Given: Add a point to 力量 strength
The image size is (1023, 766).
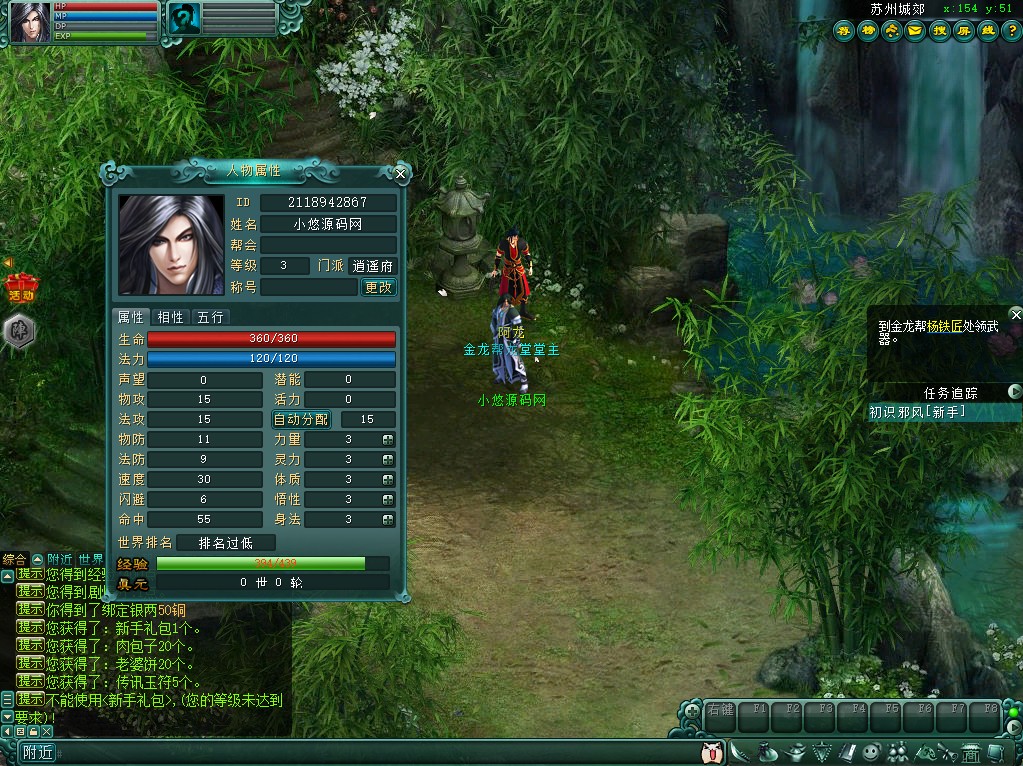Looking at the screenshot, I should (x=388, y=439).
